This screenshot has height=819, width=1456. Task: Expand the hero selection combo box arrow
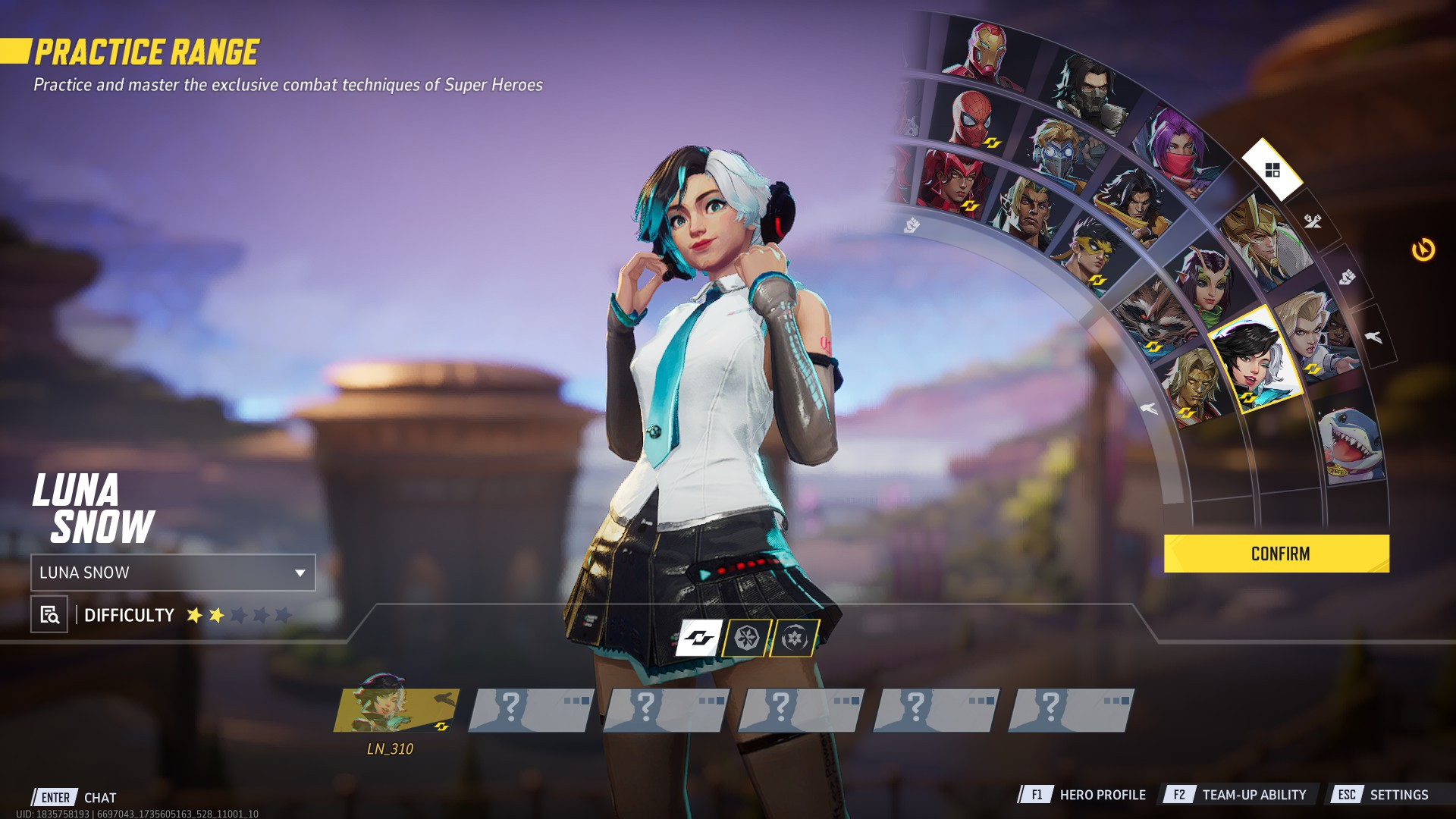pos(300,573)
